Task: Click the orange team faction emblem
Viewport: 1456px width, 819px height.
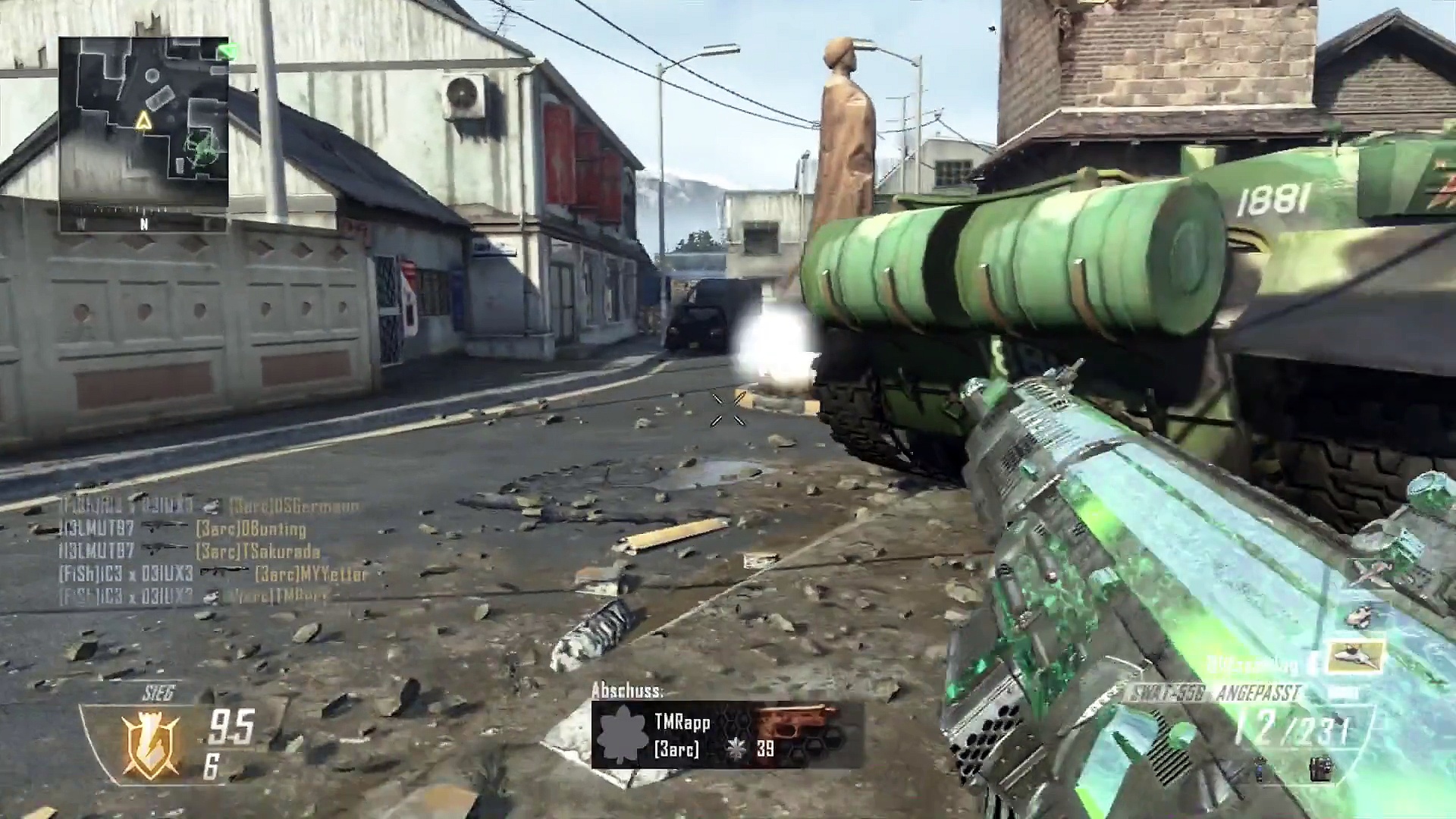Action: (x=151, y=746)
